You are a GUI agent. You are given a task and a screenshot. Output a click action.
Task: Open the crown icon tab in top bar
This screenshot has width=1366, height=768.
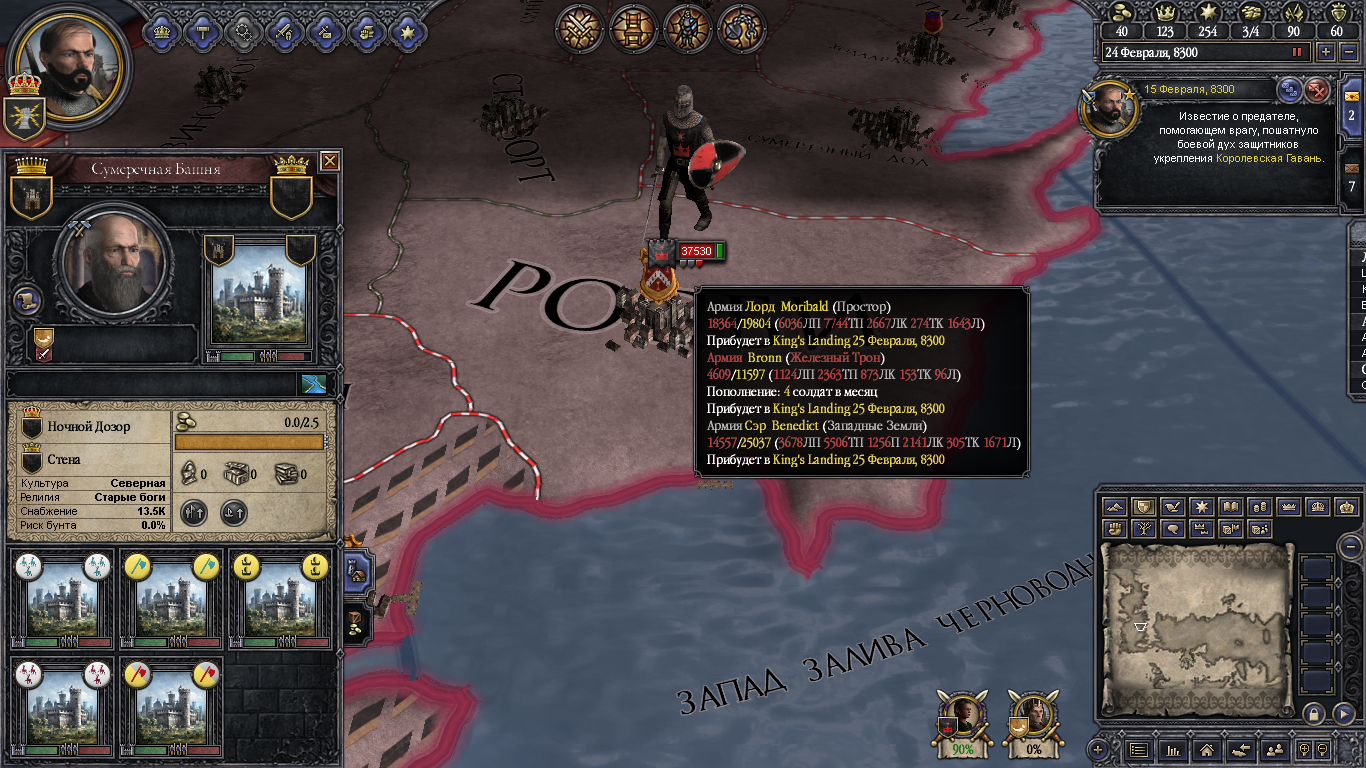click(162, 31)
